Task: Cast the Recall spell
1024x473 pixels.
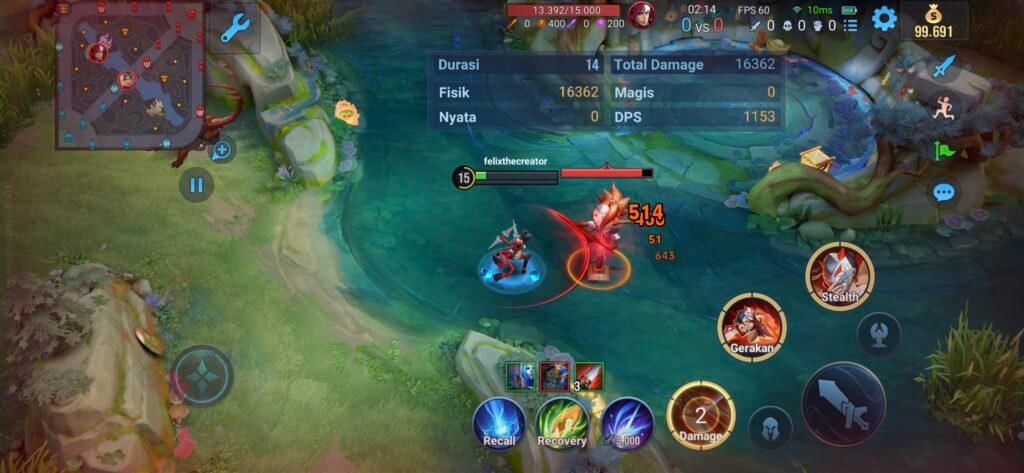Action: pyautogui.click(x=499, y=422)
